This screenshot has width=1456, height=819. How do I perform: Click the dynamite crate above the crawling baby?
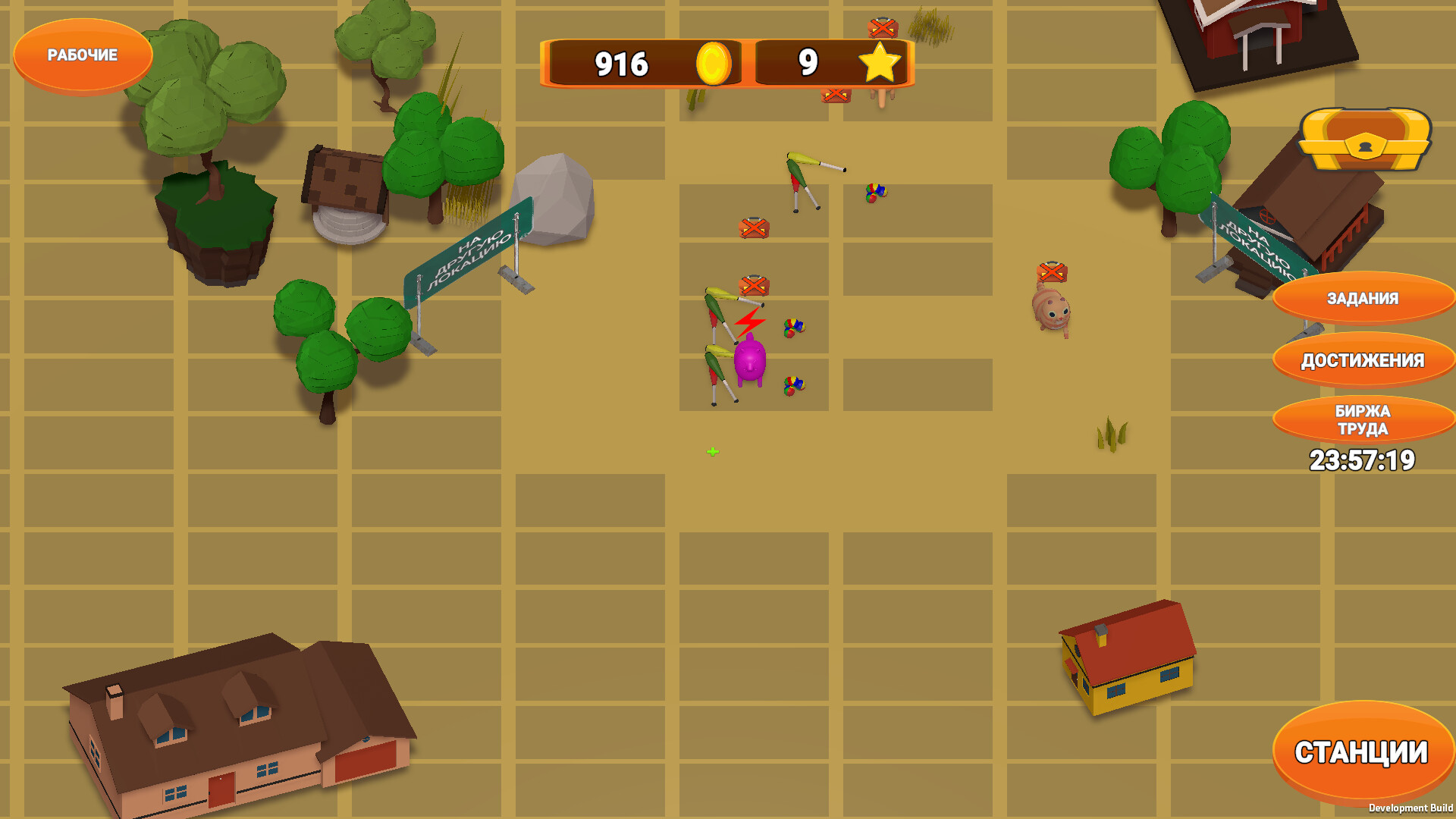point(1050,271)
